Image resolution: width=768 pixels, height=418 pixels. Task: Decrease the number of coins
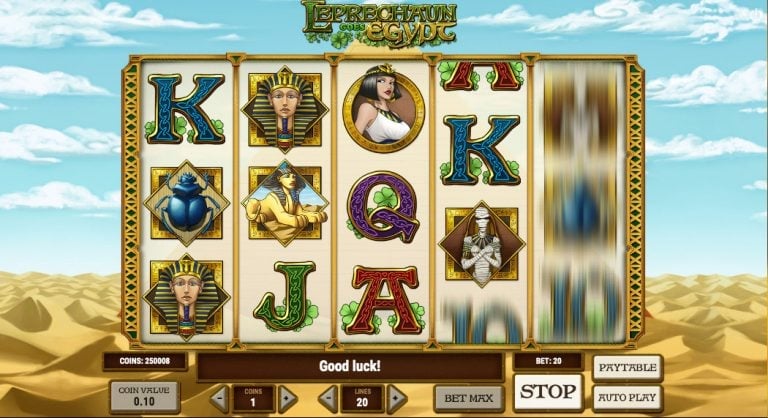pos(220,398)
